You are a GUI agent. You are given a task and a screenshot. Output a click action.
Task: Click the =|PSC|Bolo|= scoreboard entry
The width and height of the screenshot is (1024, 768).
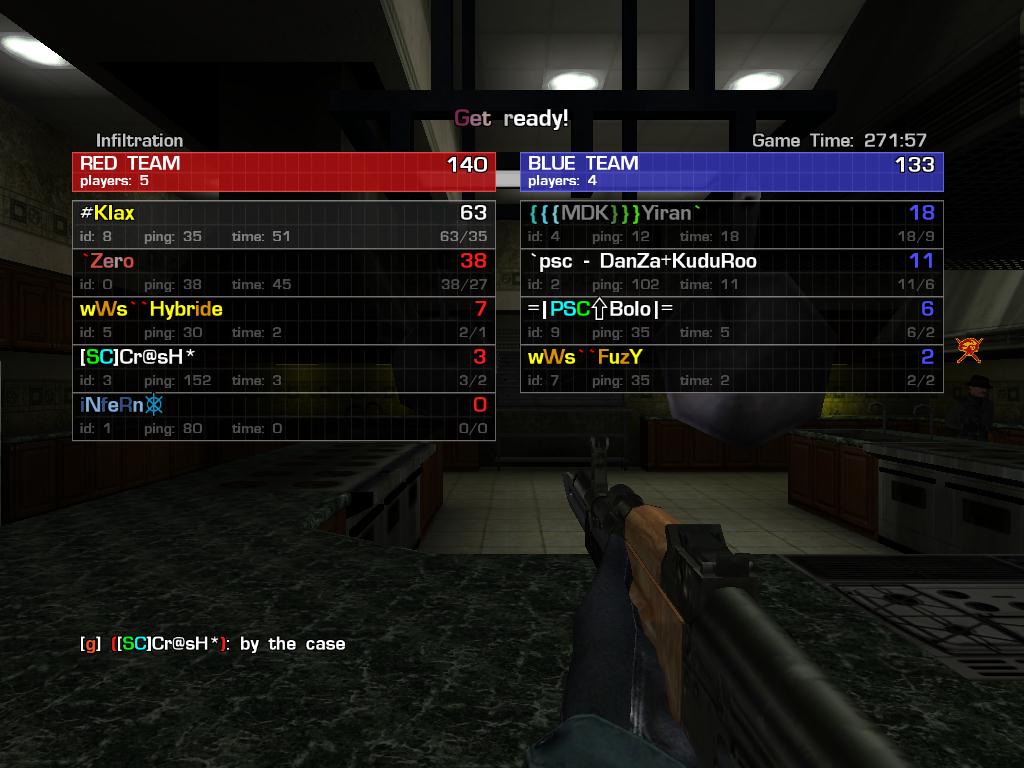click(731, 320)
